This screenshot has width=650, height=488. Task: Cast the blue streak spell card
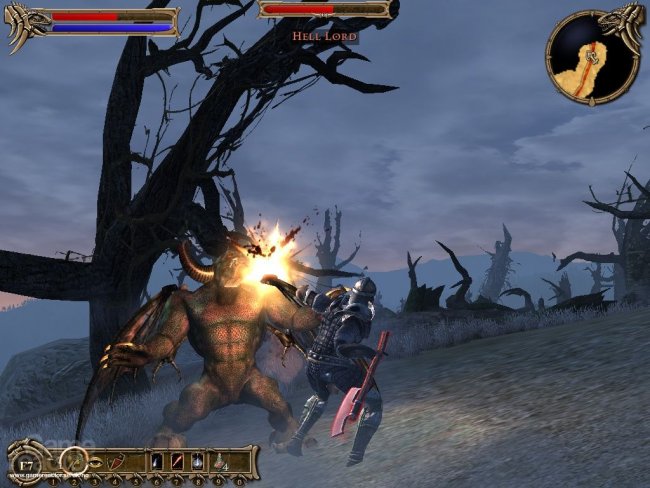click(159, 461)
